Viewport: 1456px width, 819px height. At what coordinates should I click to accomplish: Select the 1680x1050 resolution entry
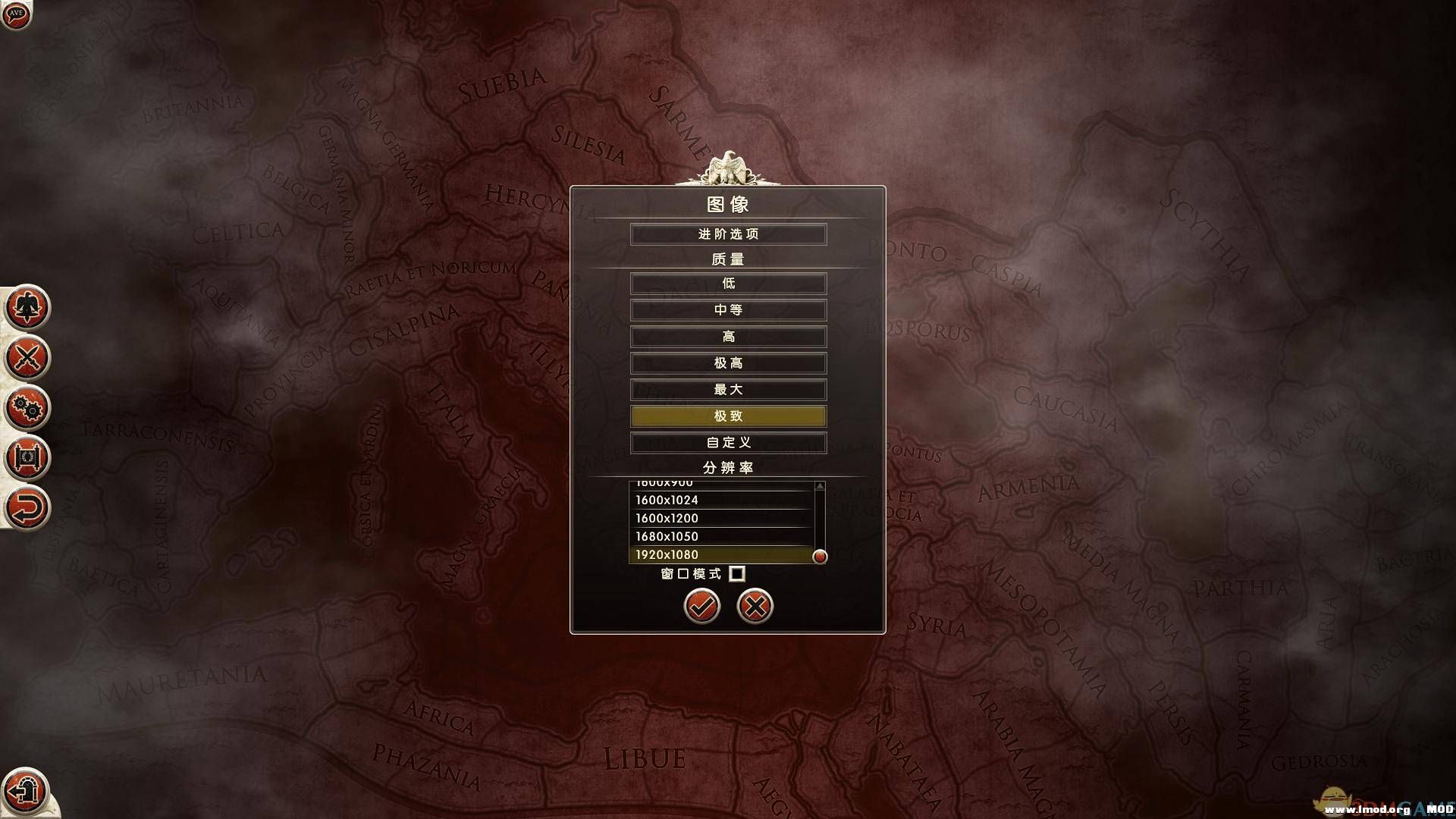[x=720, y=536]
